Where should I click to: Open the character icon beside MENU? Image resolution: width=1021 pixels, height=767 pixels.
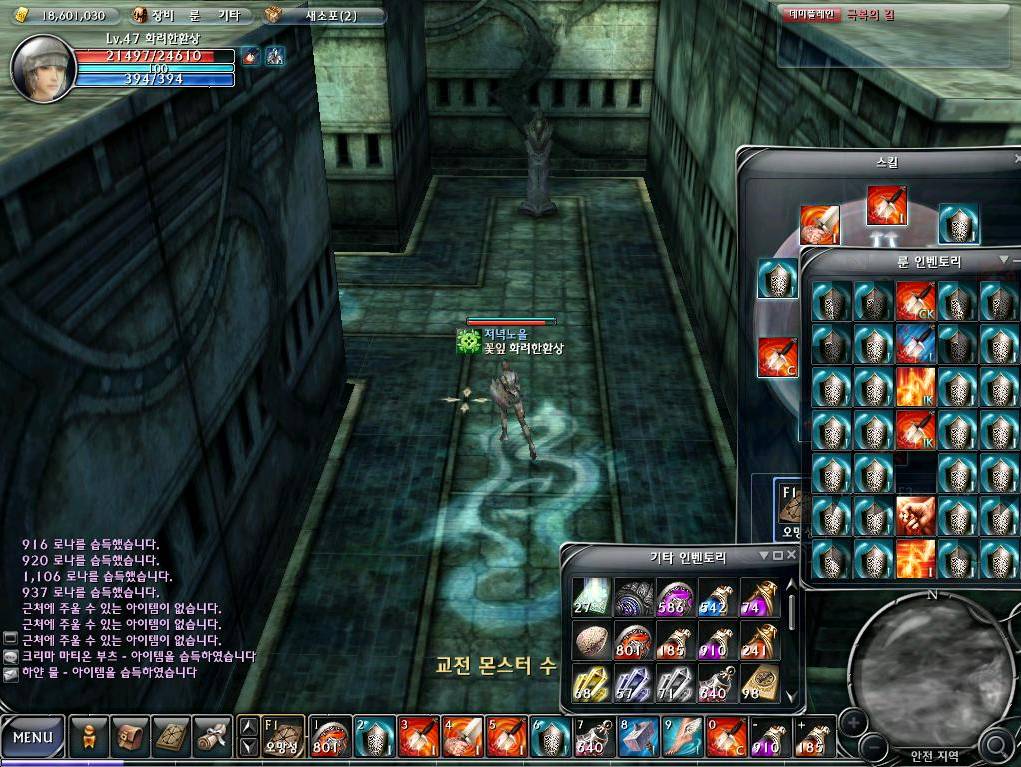point(89,738)
